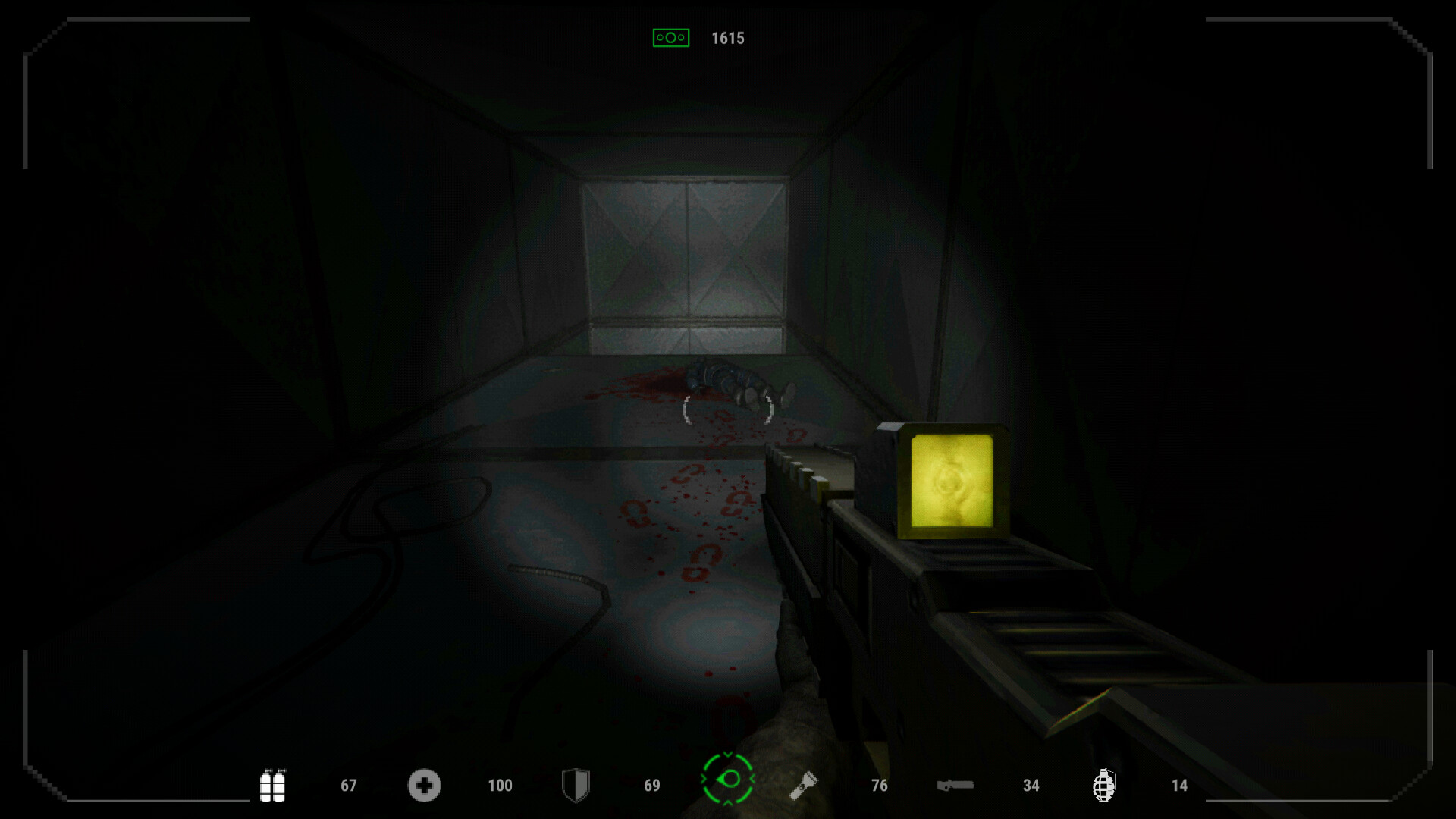Click the rifle ammo icon

coord(955,786)
